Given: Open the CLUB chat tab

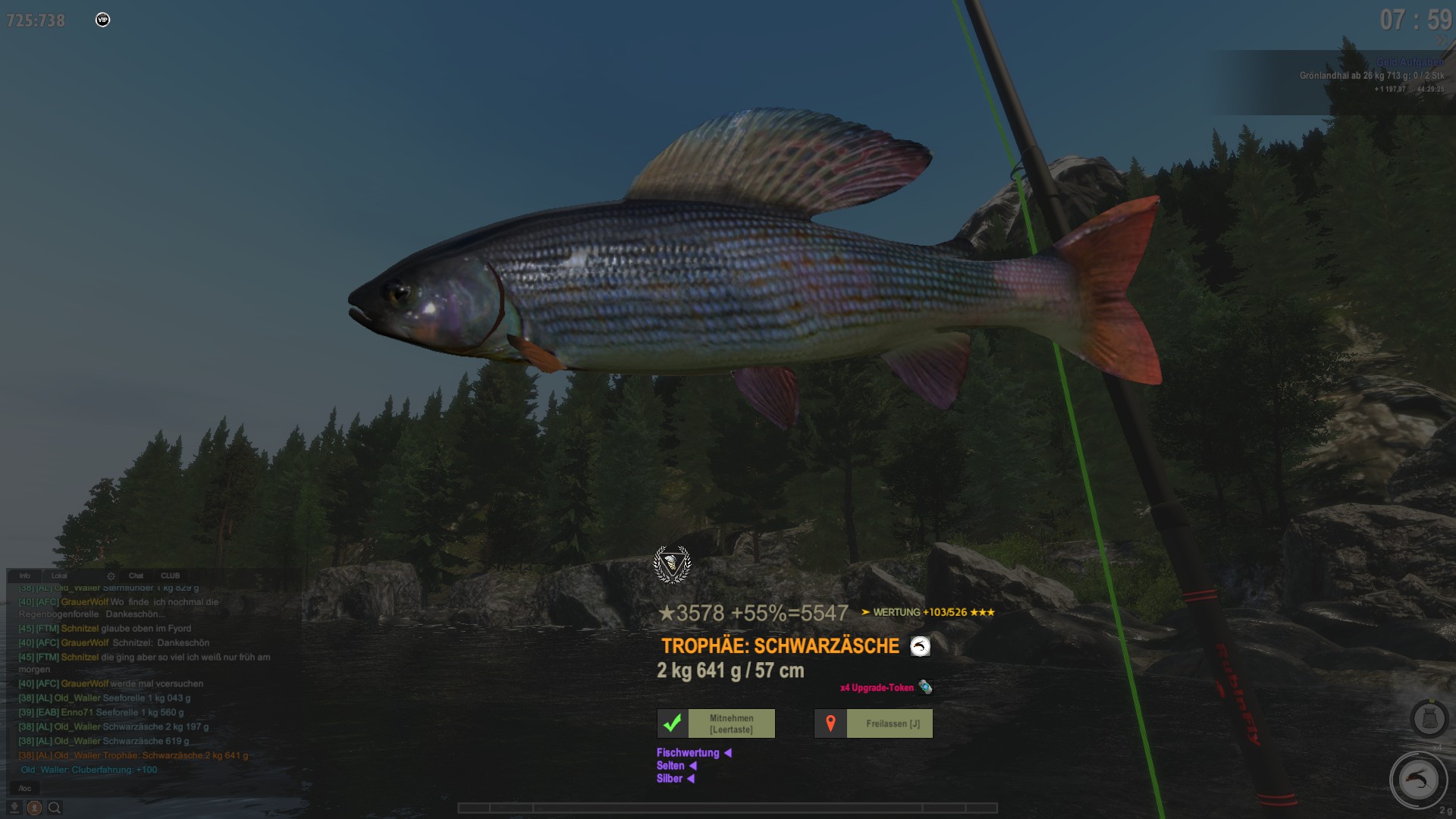Looking at the screenshot, I should pos(171,576).
